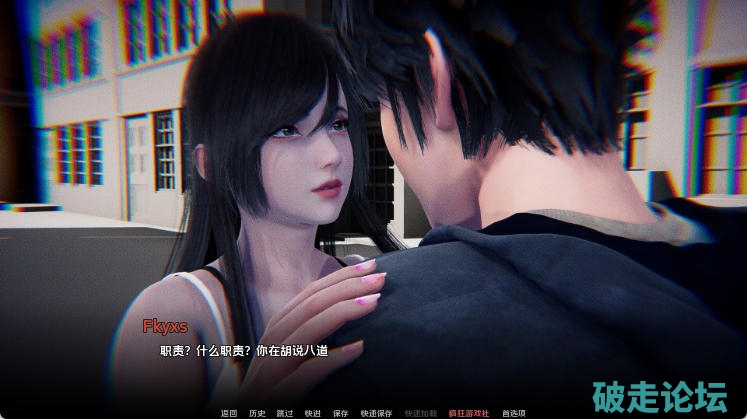Viewport: 747px width, 419px height.
Task: Choose 快速保存 (Quick Save)
Action: 376,412
